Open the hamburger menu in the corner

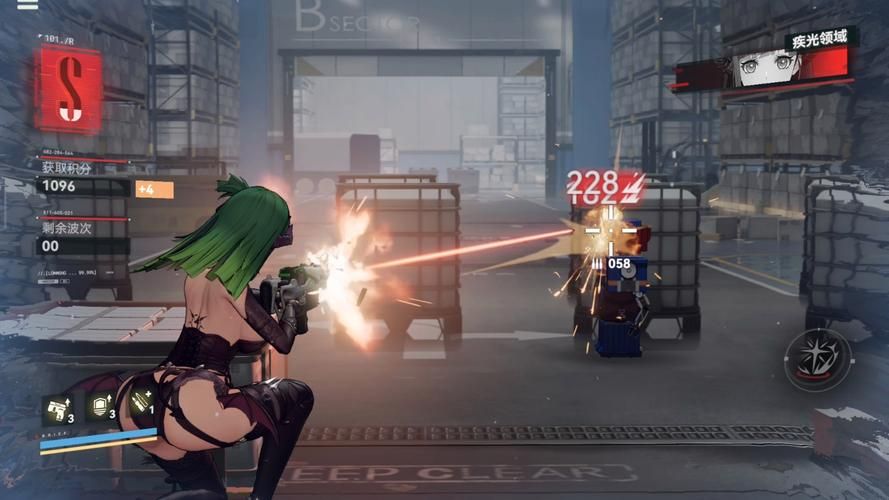(x=28, y=5)
